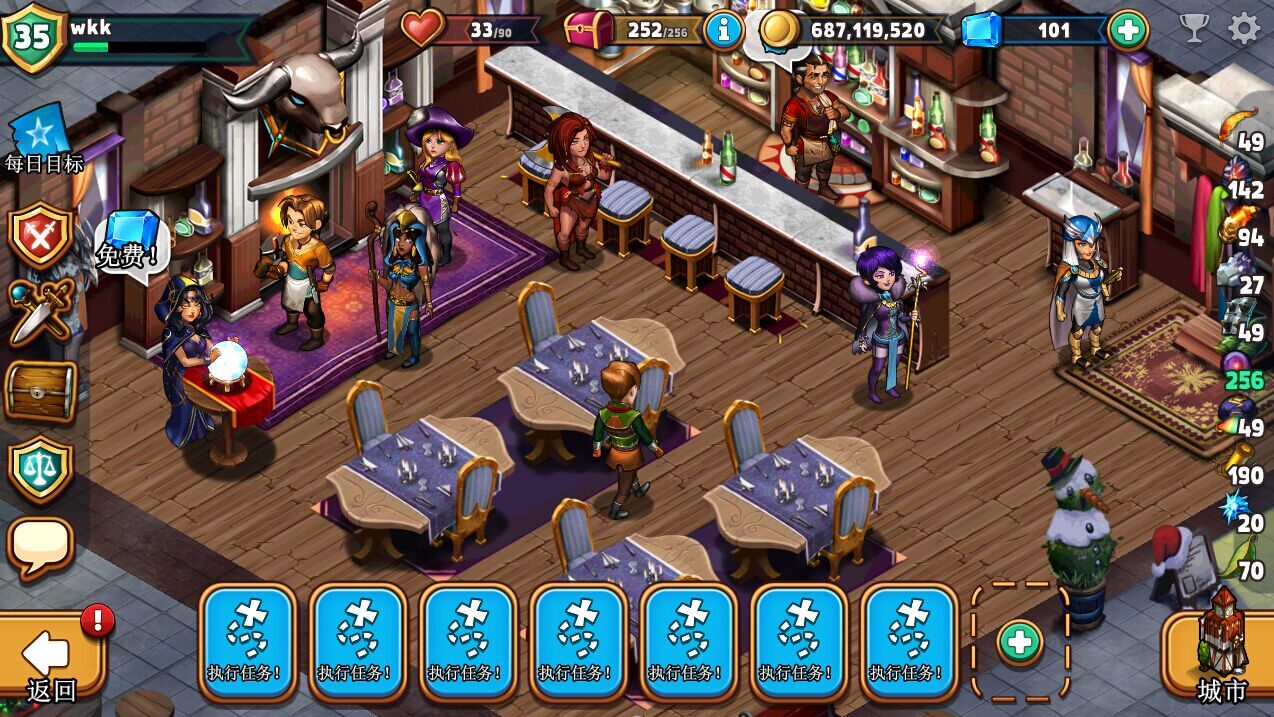1274x717 pixels.
Task: Add more gems with green plus
Action: click(x=1128, y=30)
